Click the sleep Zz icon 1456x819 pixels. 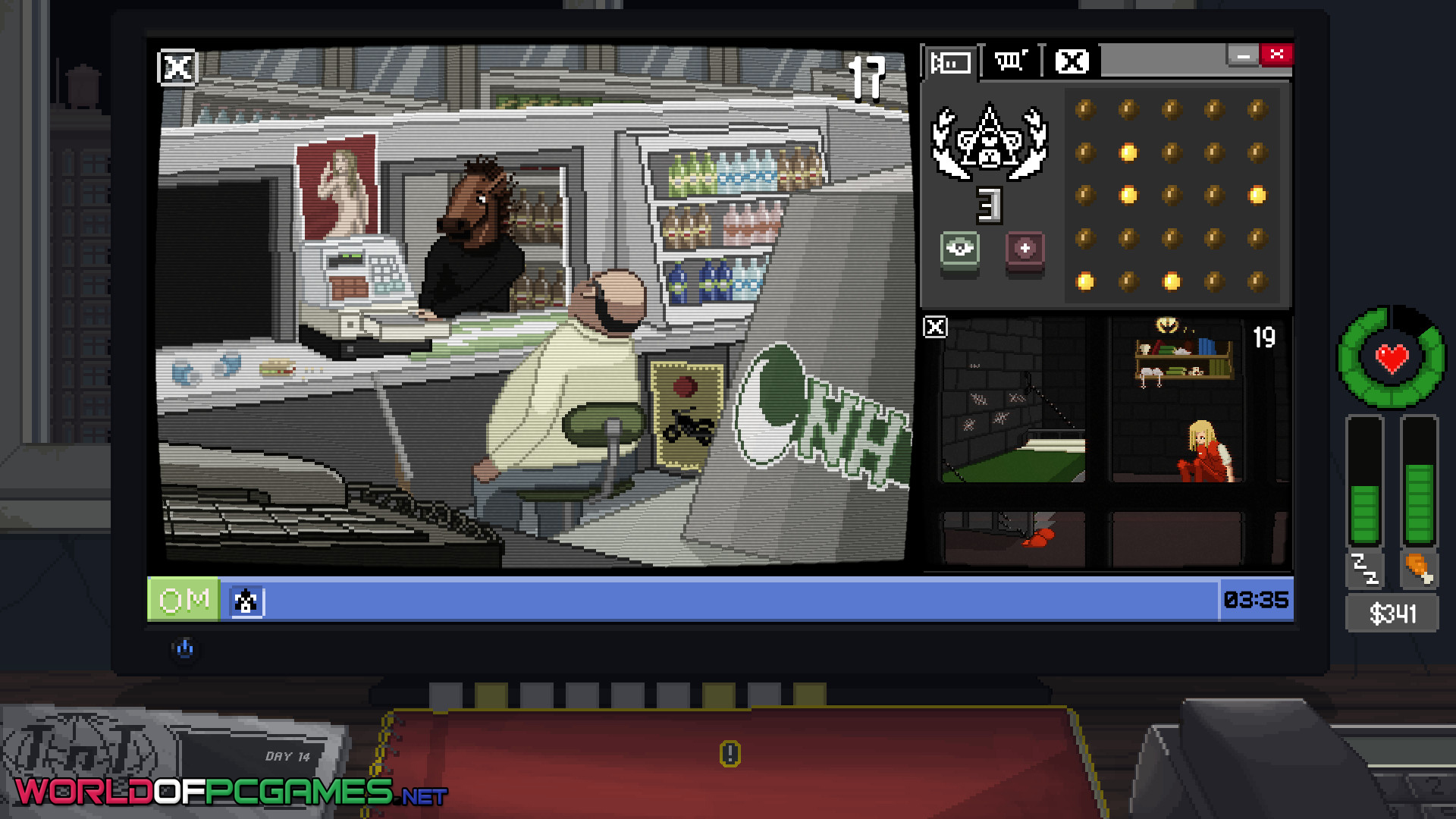pos(1364,569)
